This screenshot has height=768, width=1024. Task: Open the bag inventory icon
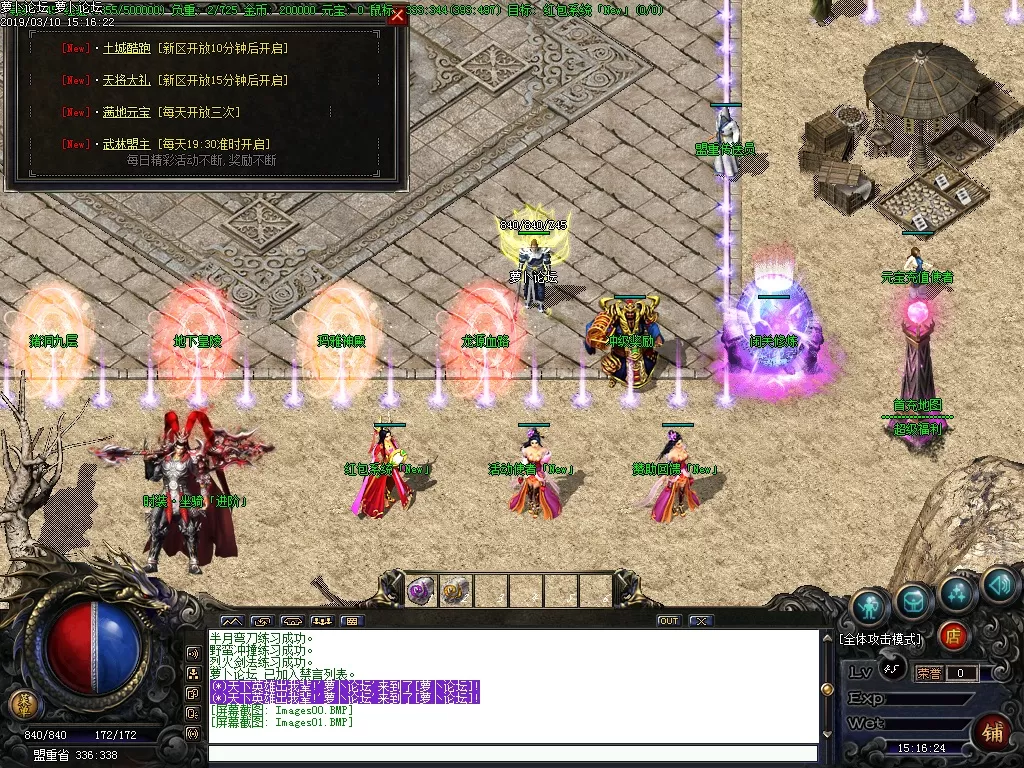tap(914, 600)
